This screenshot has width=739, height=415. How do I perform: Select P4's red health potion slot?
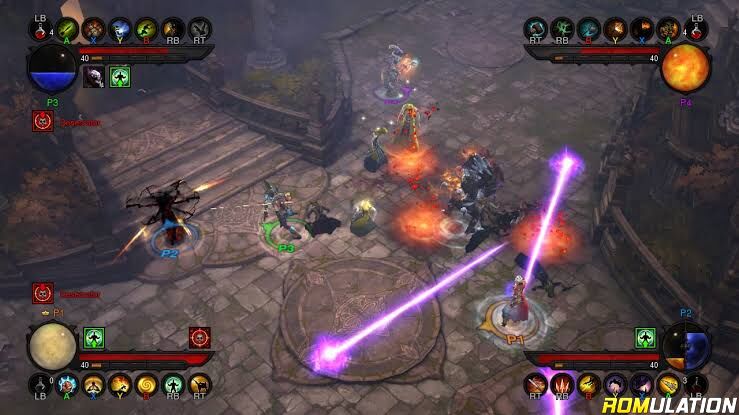699,29
